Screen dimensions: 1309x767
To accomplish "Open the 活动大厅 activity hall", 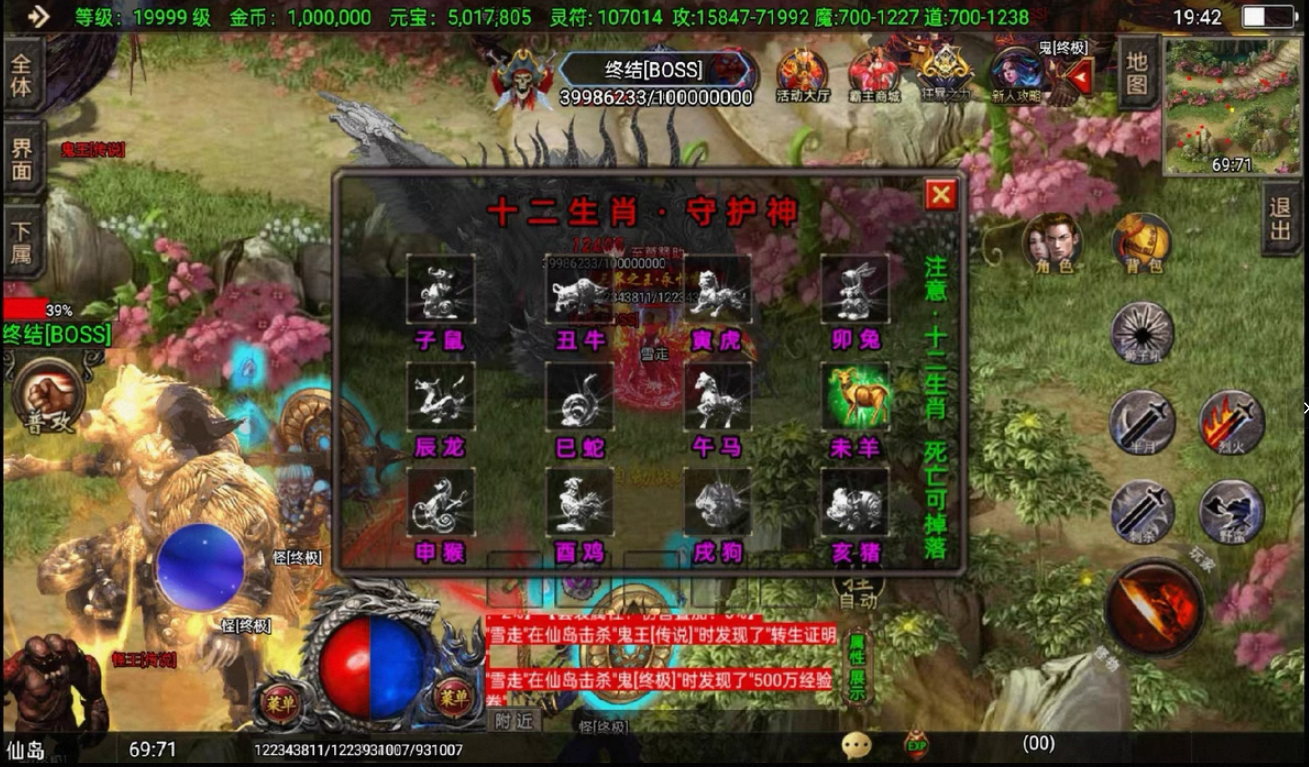I will (802, 76).
